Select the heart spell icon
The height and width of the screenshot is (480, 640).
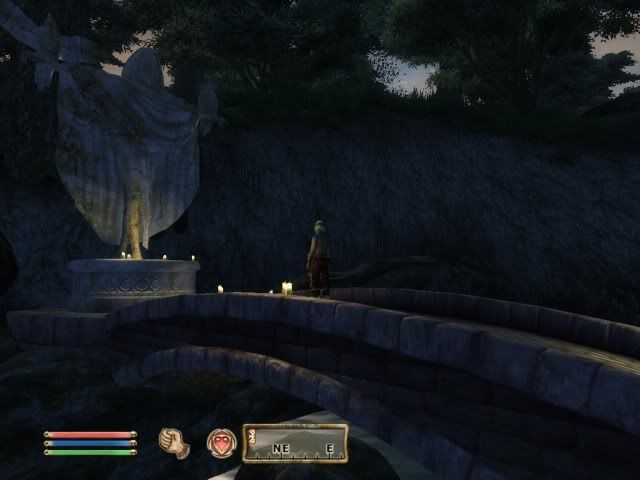coord(221,443)
